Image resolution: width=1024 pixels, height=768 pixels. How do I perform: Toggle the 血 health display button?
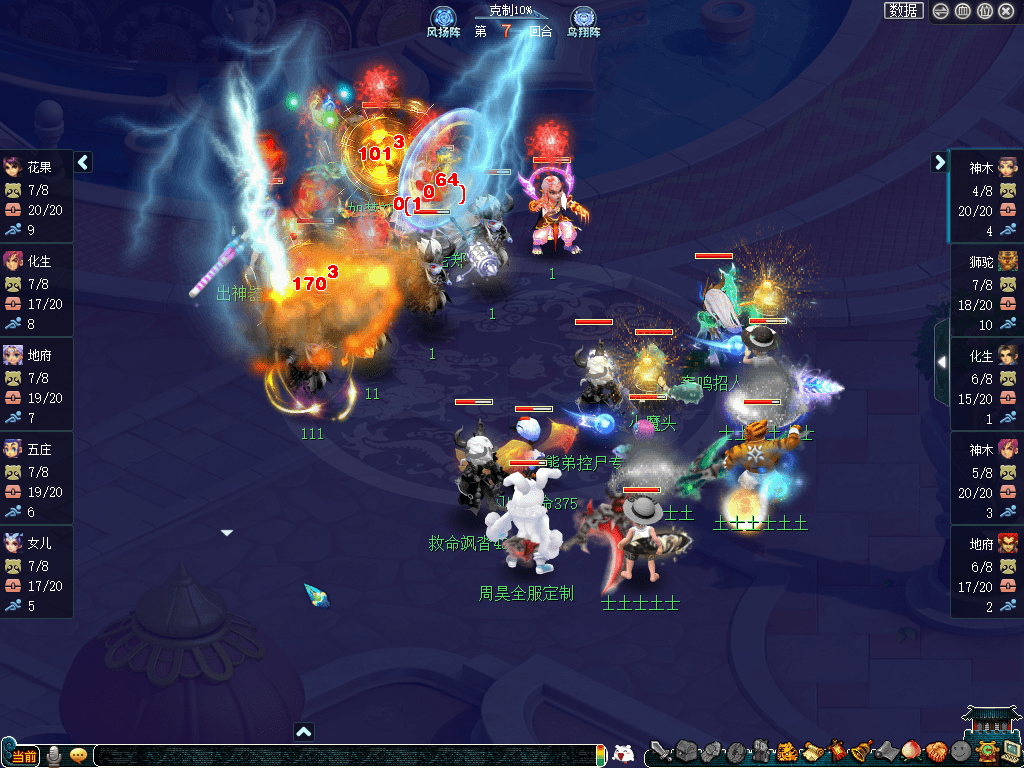click(963, 11)
